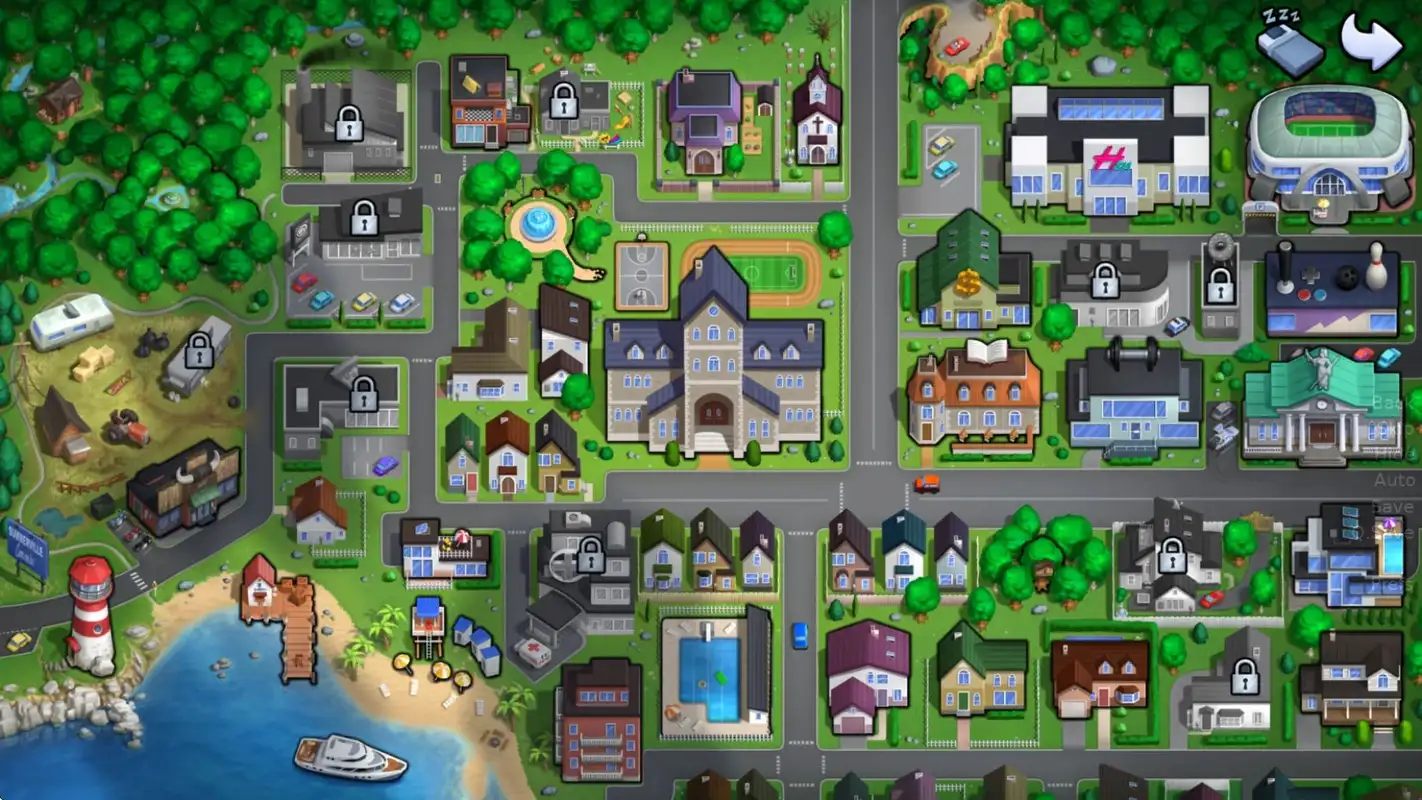Open the mall with pink logo

pos(1108,150)
